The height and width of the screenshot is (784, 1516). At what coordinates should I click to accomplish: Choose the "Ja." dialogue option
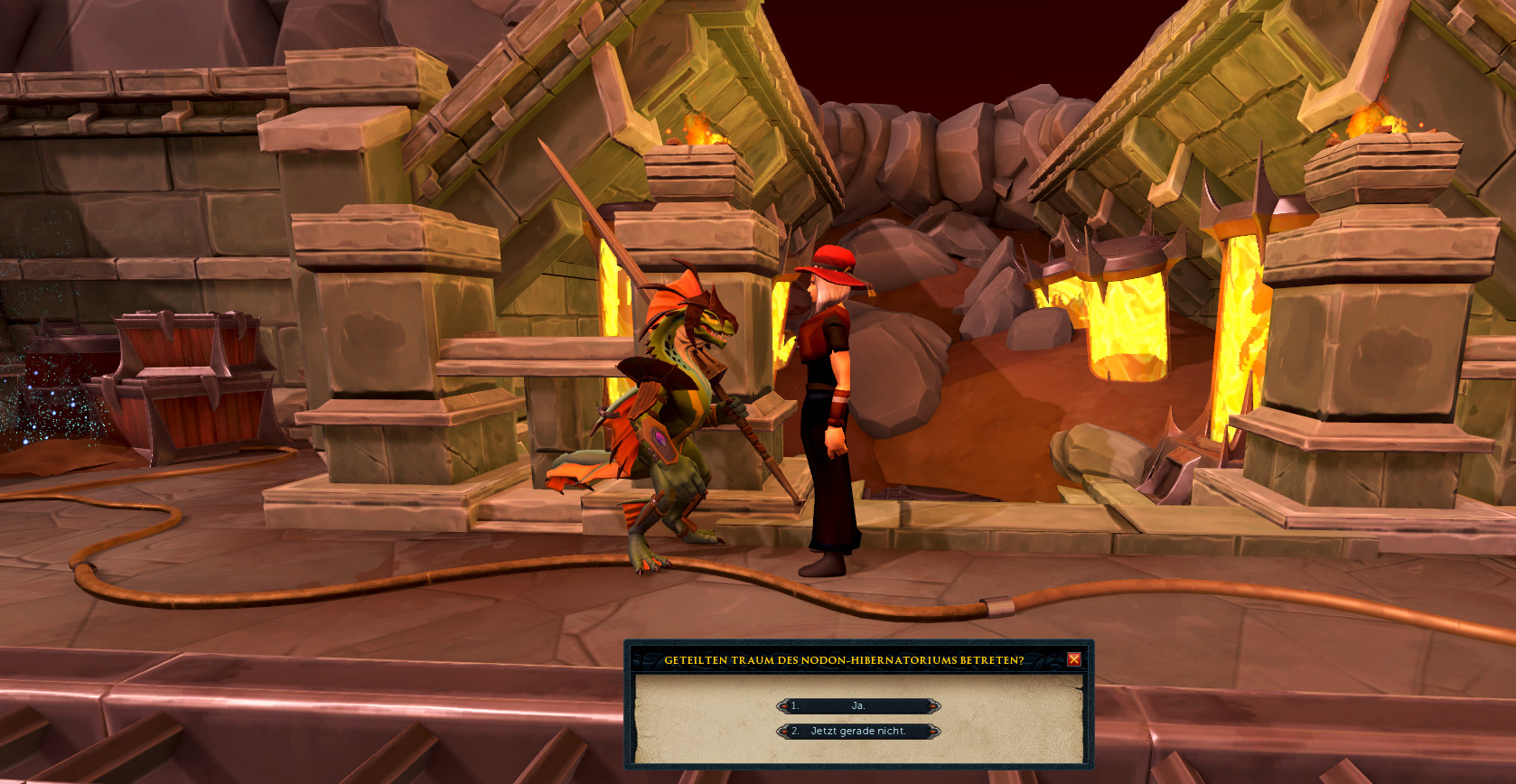click(x=858, y=705)
